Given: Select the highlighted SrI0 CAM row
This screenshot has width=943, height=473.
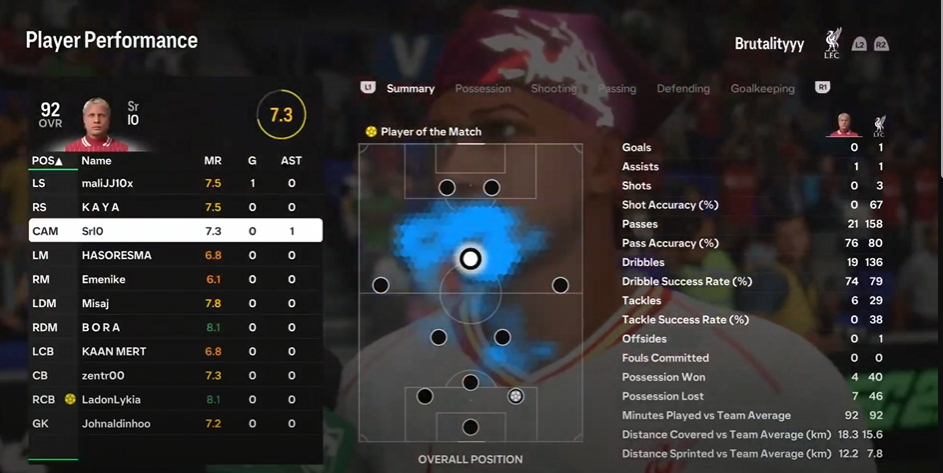Looking at the screenshot, I should pos(175,231).
